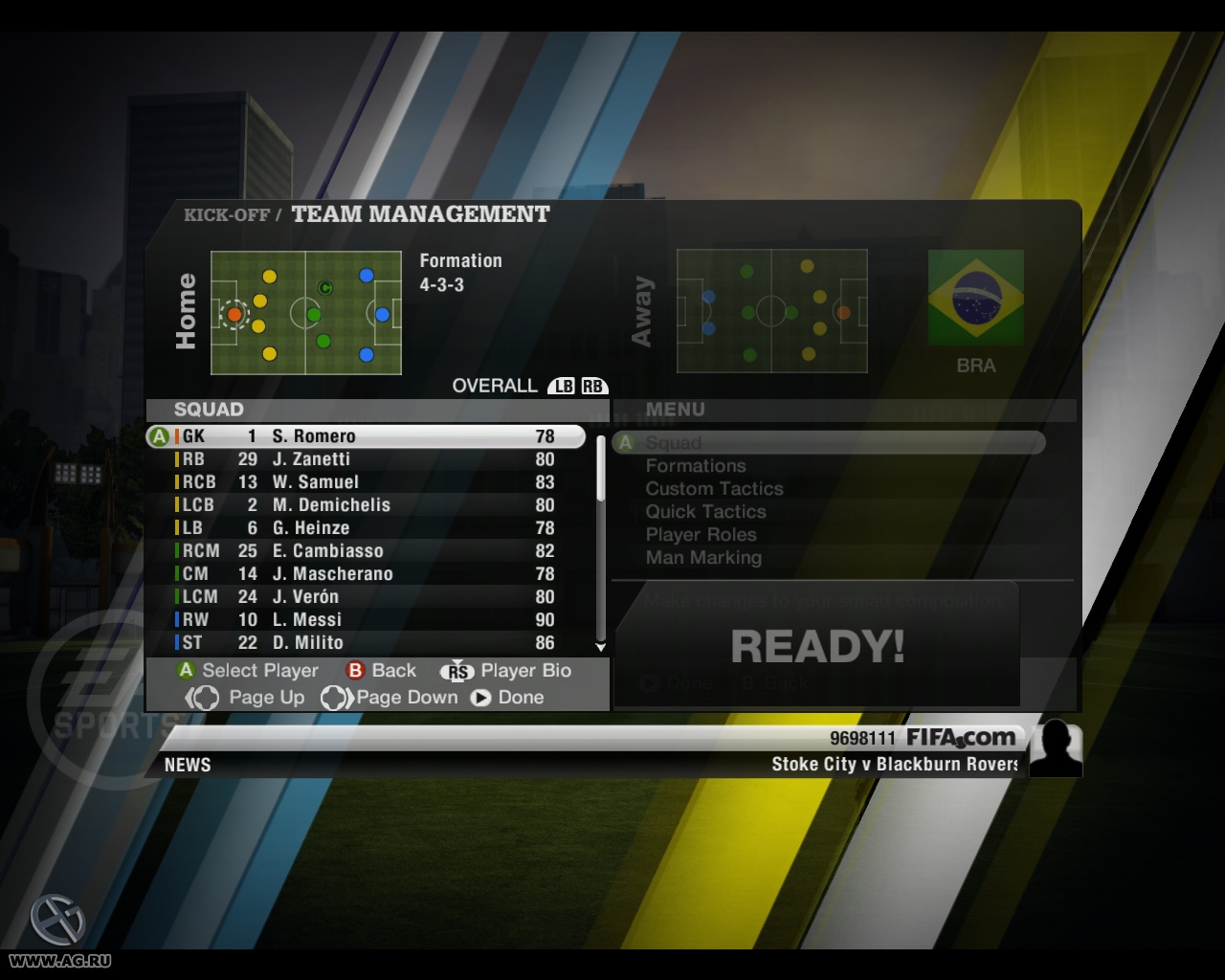
Task: Click the green A Select Player icon
Action: [x=188, y=671]
